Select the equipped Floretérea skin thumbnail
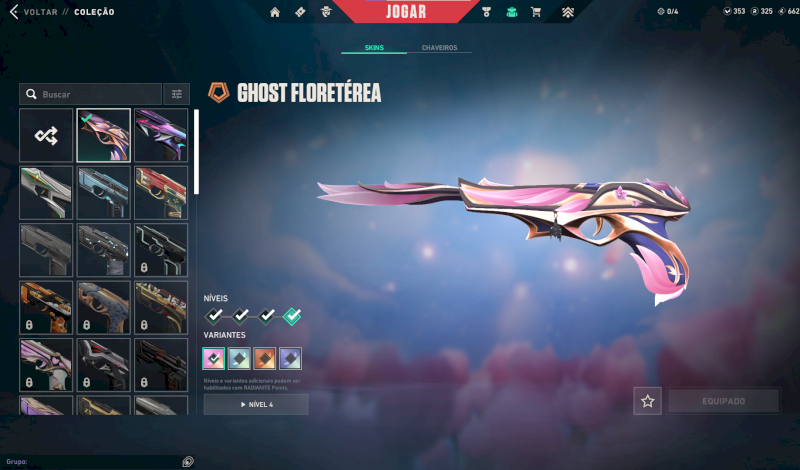The width and height of the screenshot is (800, 470). (x=104, y=135)
